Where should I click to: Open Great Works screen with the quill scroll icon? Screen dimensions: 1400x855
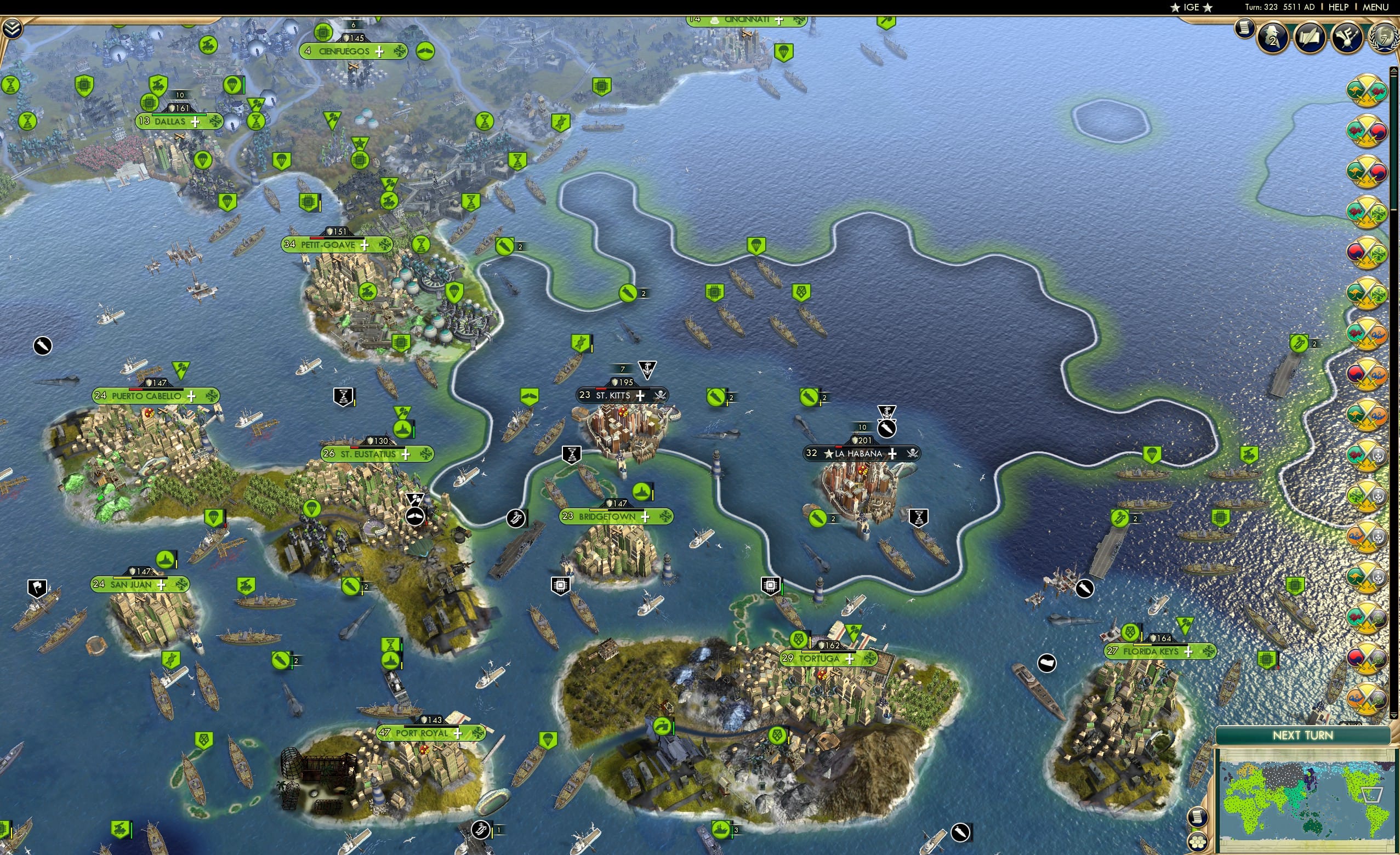(1308, 38)
